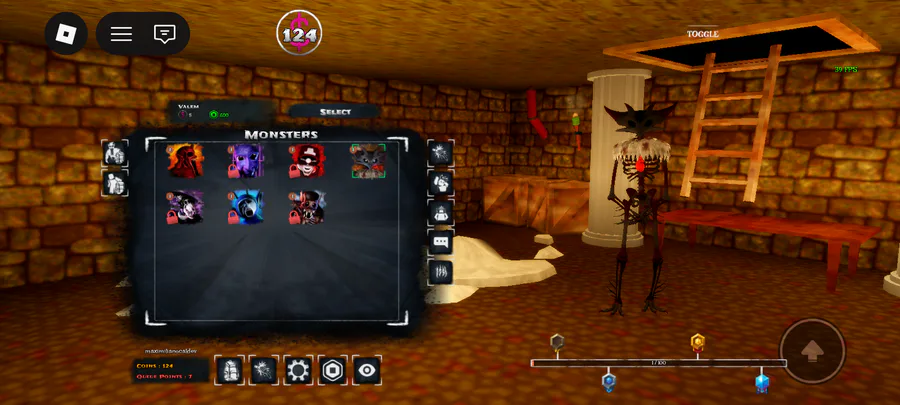
Task: Open the Roblox main menu
Action: [66, 34]
